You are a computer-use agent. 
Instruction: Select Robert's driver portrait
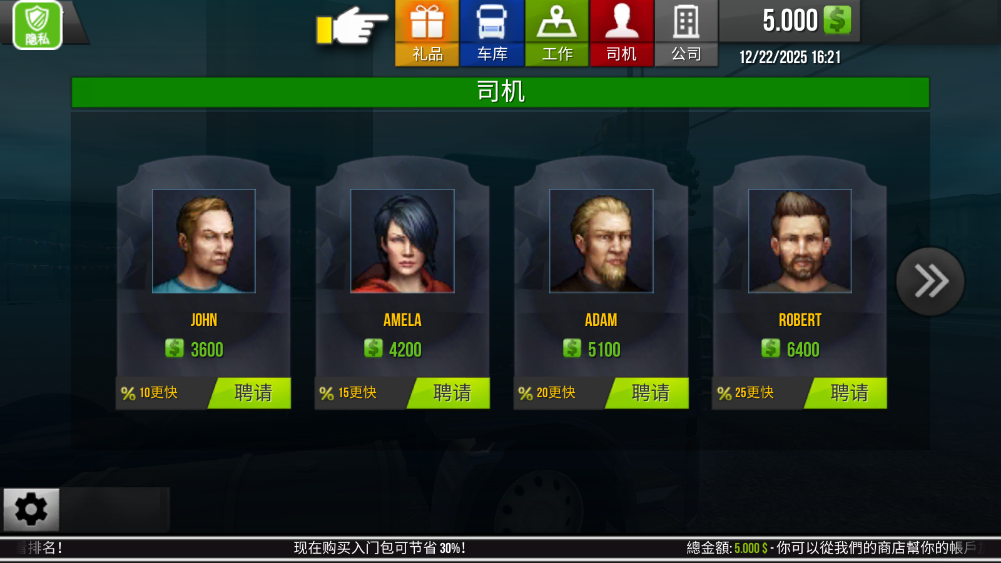[x=800, y=241]
